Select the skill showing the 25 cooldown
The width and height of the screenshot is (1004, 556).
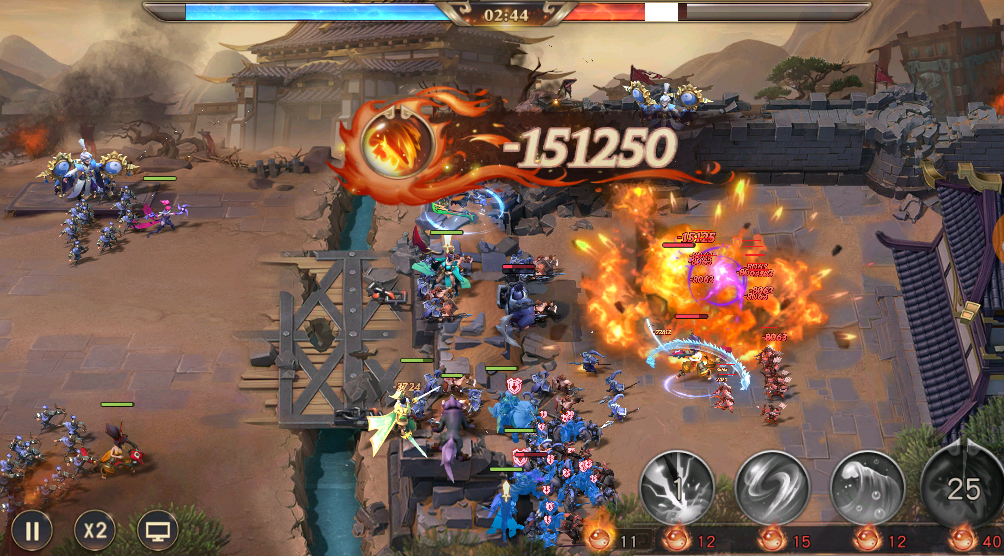[x=962, y=488]
